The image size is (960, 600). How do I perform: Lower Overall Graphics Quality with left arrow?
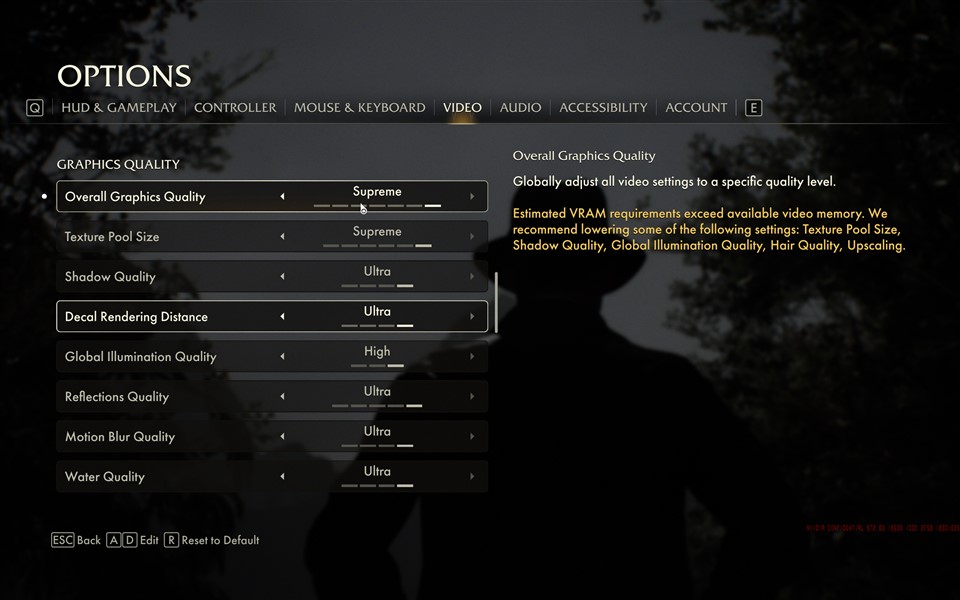pyautogui.click(x=282, y=197)
